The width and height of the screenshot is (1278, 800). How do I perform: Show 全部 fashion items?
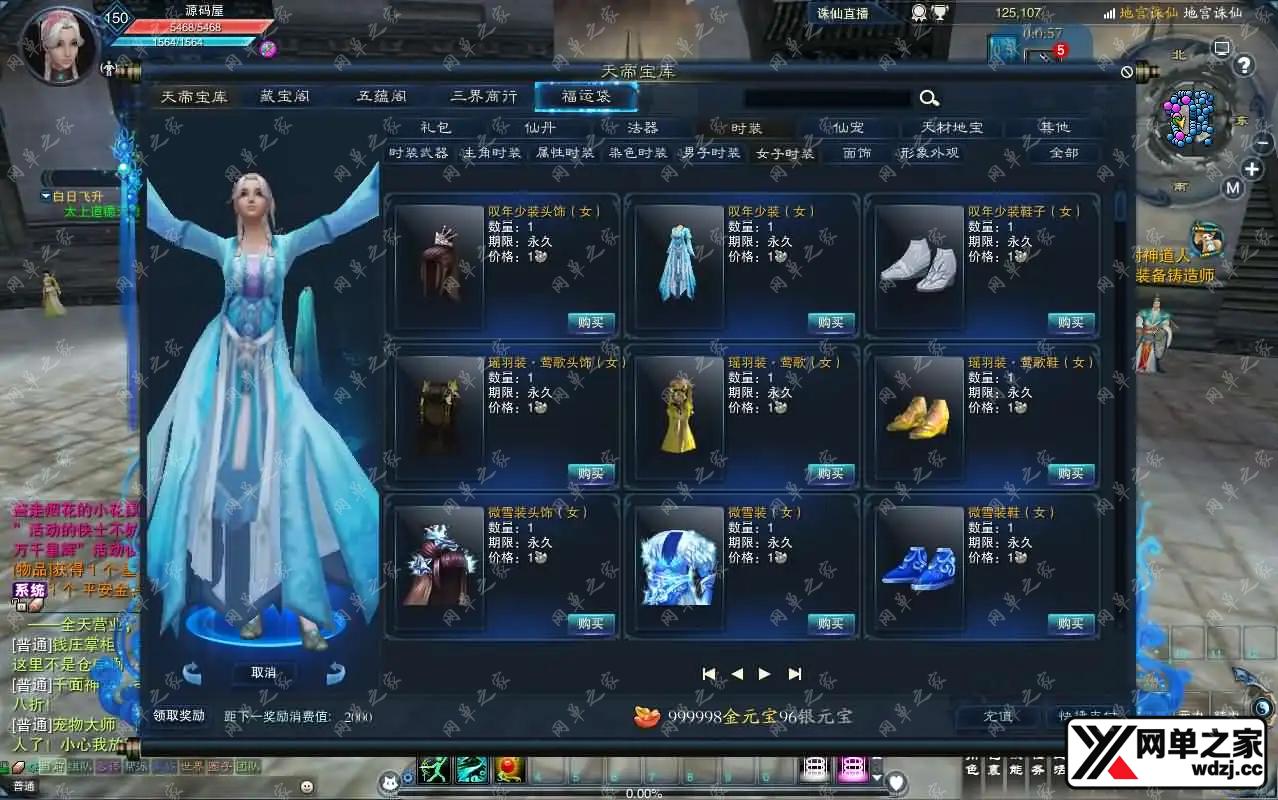pyautogui.click(x=1064, y=153)
